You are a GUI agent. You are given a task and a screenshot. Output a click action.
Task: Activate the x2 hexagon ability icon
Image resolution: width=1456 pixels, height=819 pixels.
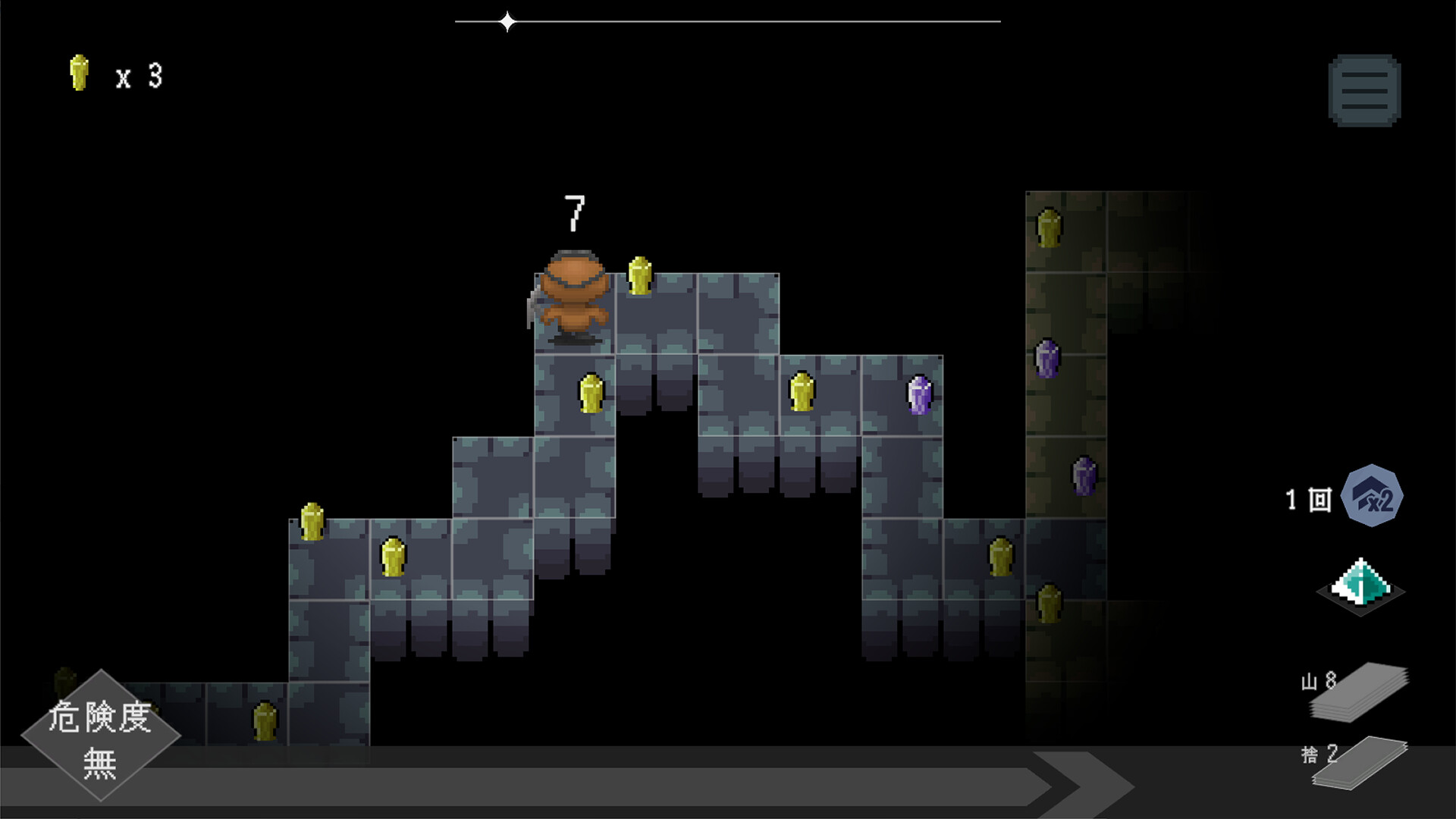click(1372, 497)
